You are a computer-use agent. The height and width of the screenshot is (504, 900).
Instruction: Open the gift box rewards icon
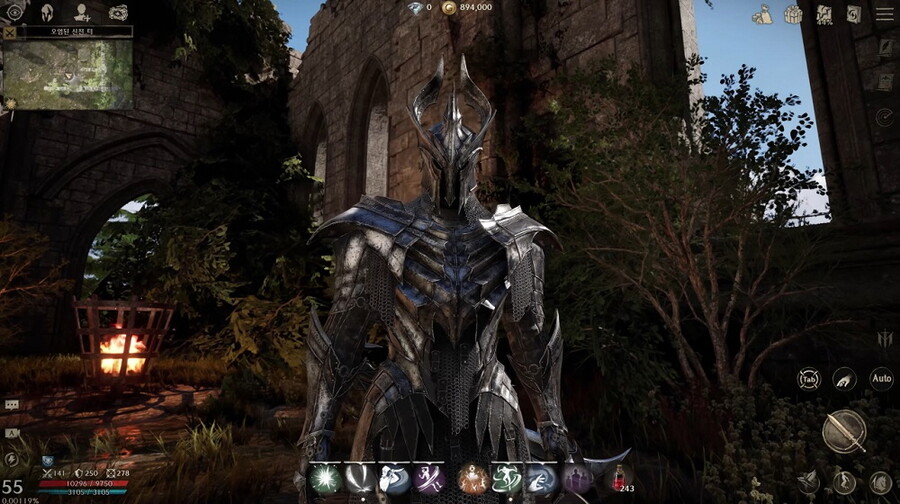tap(793, 14)
